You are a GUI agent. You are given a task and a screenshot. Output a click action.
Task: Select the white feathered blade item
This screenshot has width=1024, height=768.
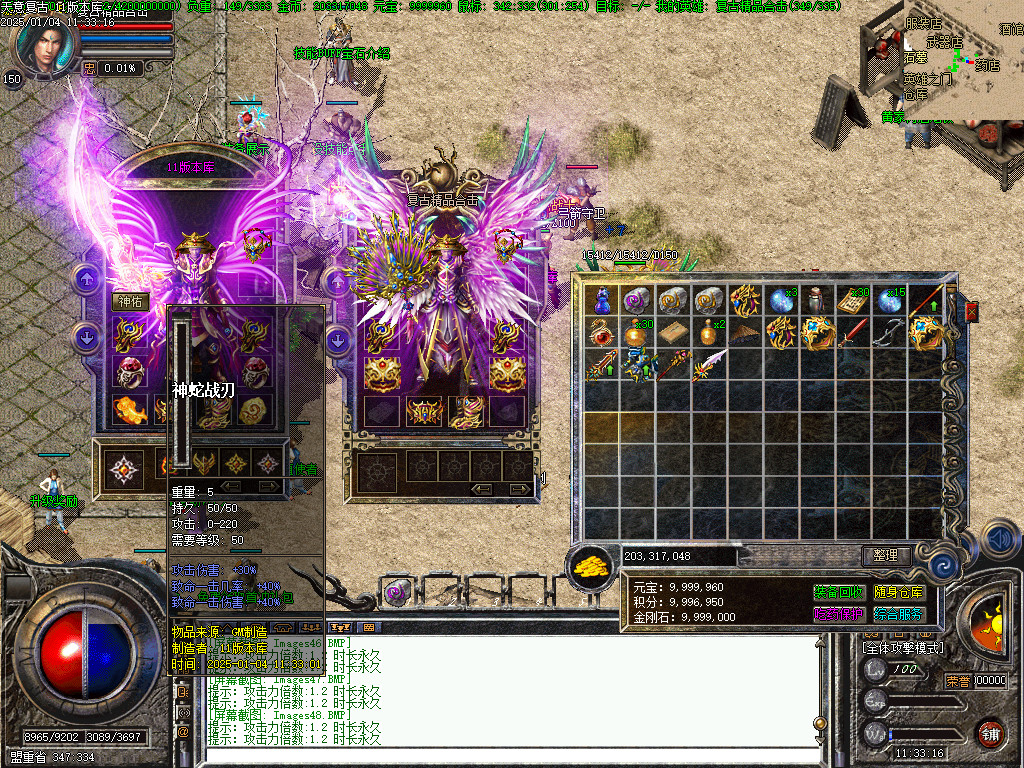tap(709, 365)
